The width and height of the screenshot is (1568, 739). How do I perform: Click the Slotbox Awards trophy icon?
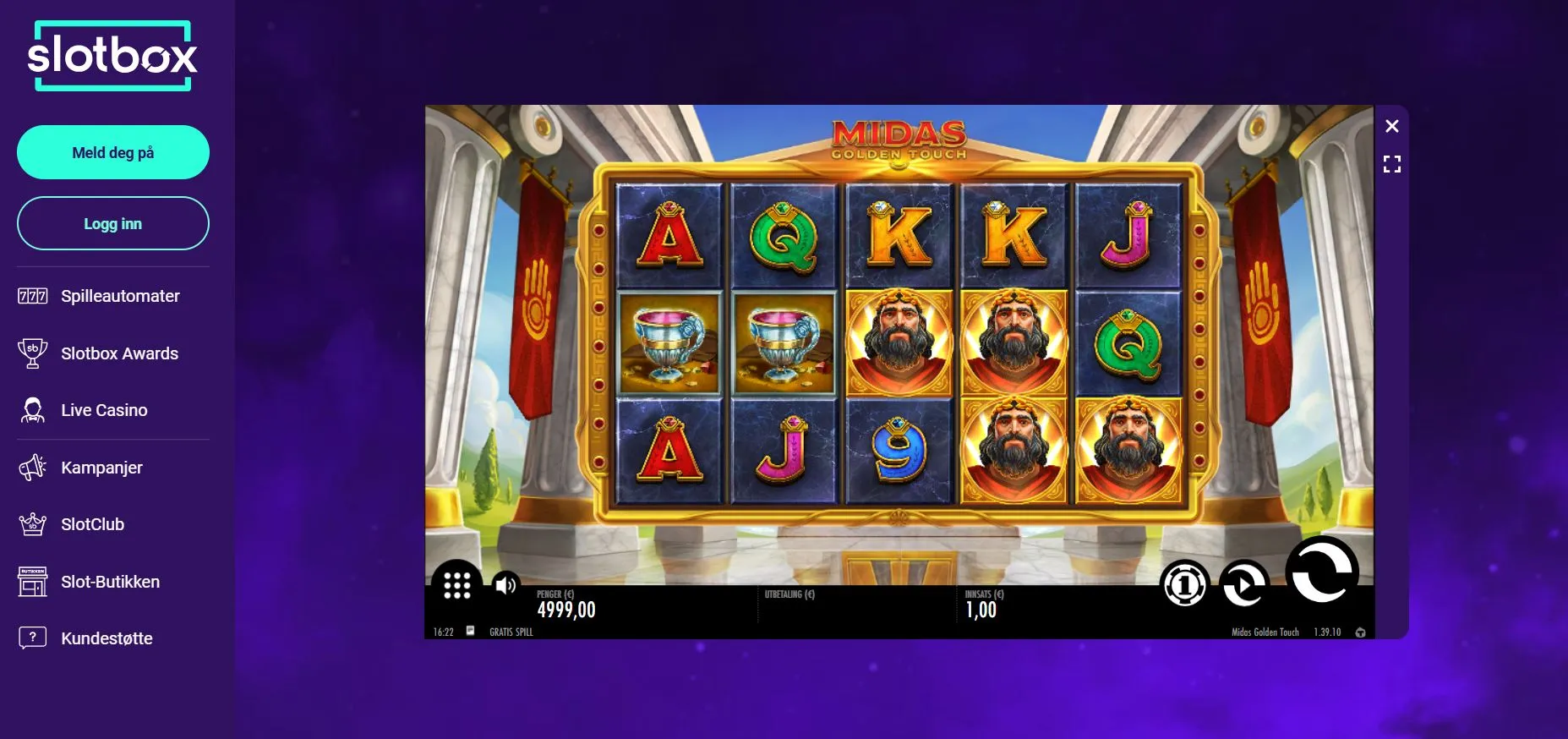32,353
